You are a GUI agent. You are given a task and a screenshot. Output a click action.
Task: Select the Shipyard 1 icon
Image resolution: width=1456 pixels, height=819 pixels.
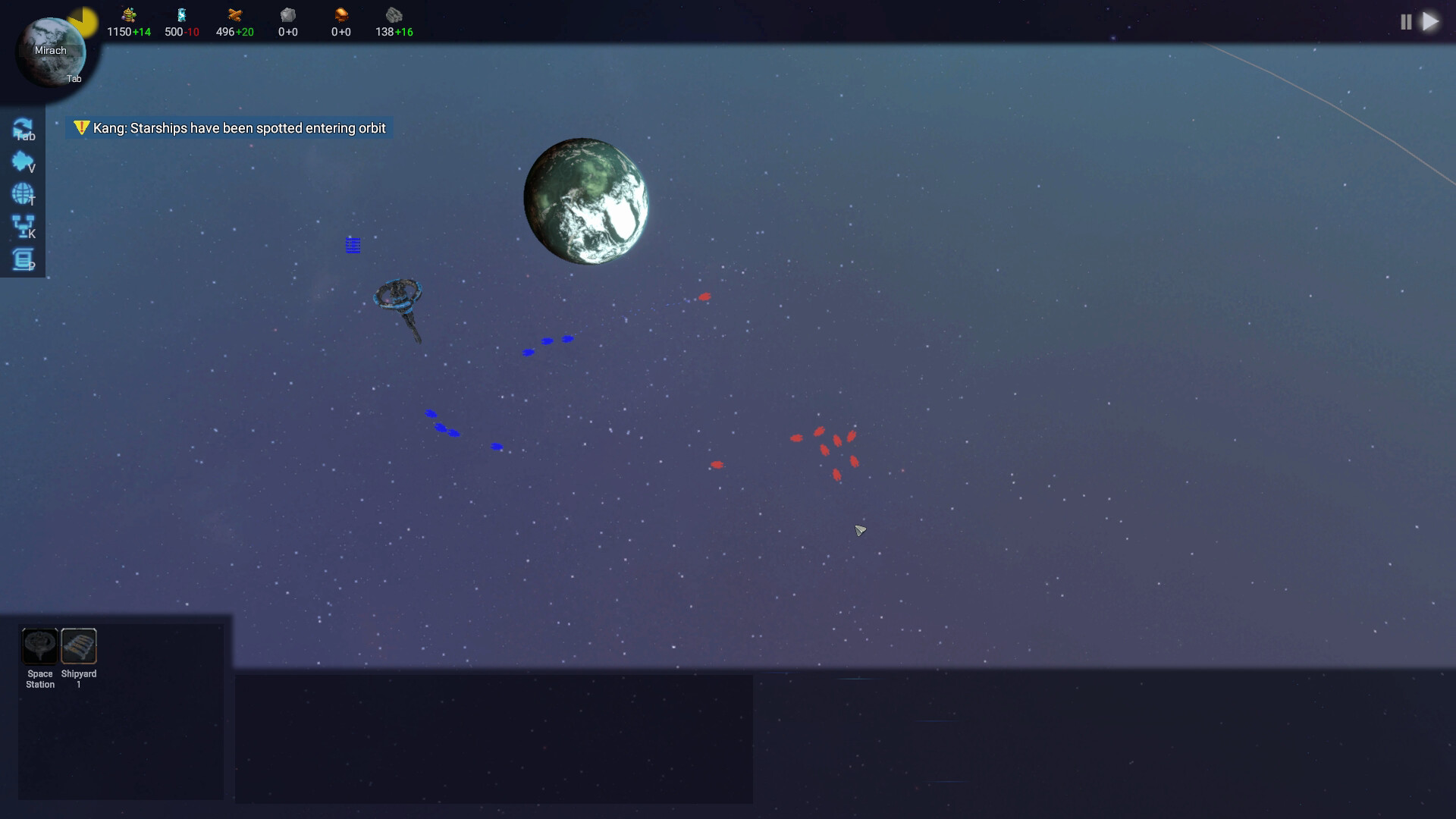click(79, 646)
